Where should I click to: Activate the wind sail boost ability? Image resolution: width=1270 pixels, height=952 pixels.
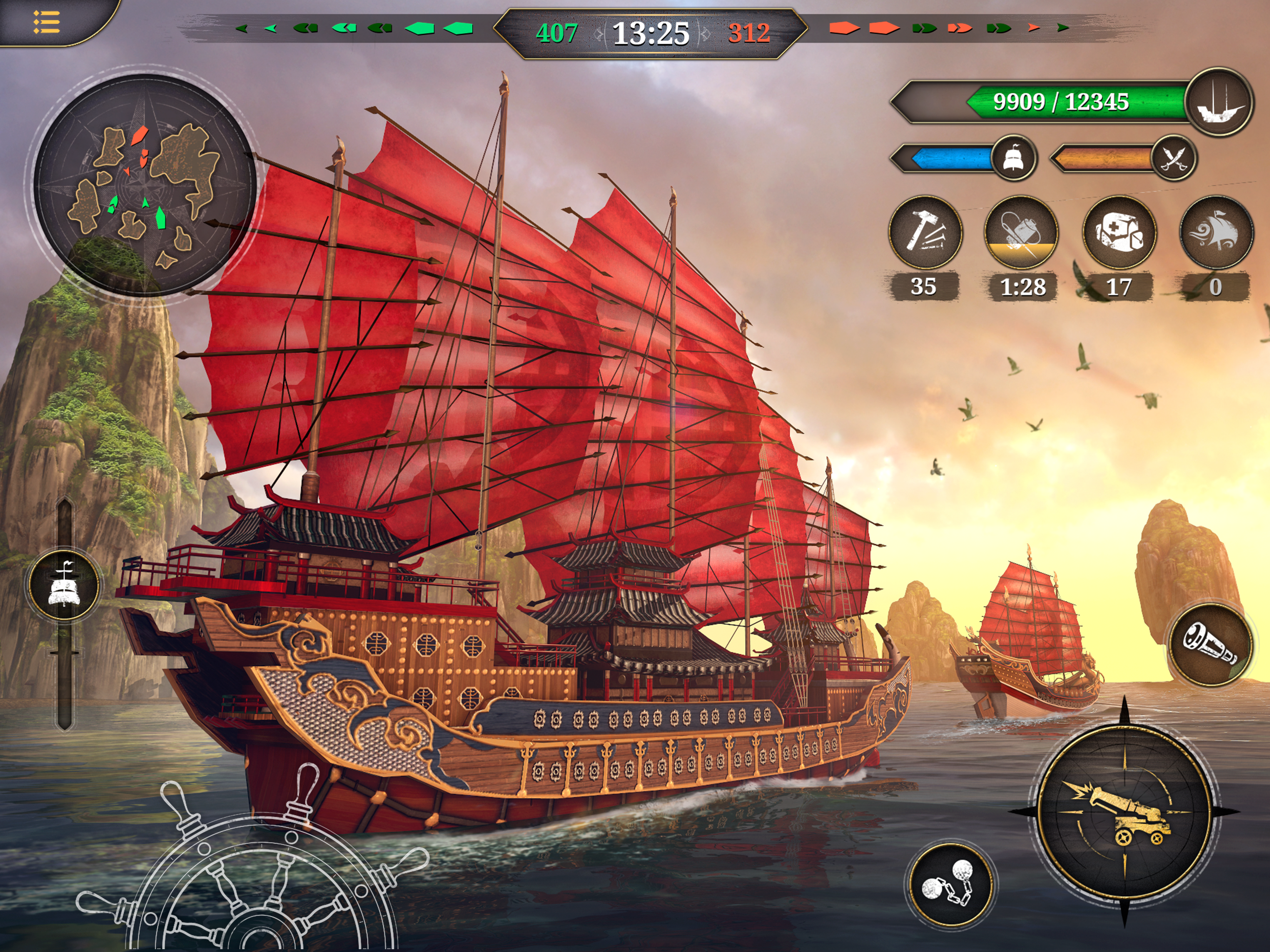pos(1216,232)
